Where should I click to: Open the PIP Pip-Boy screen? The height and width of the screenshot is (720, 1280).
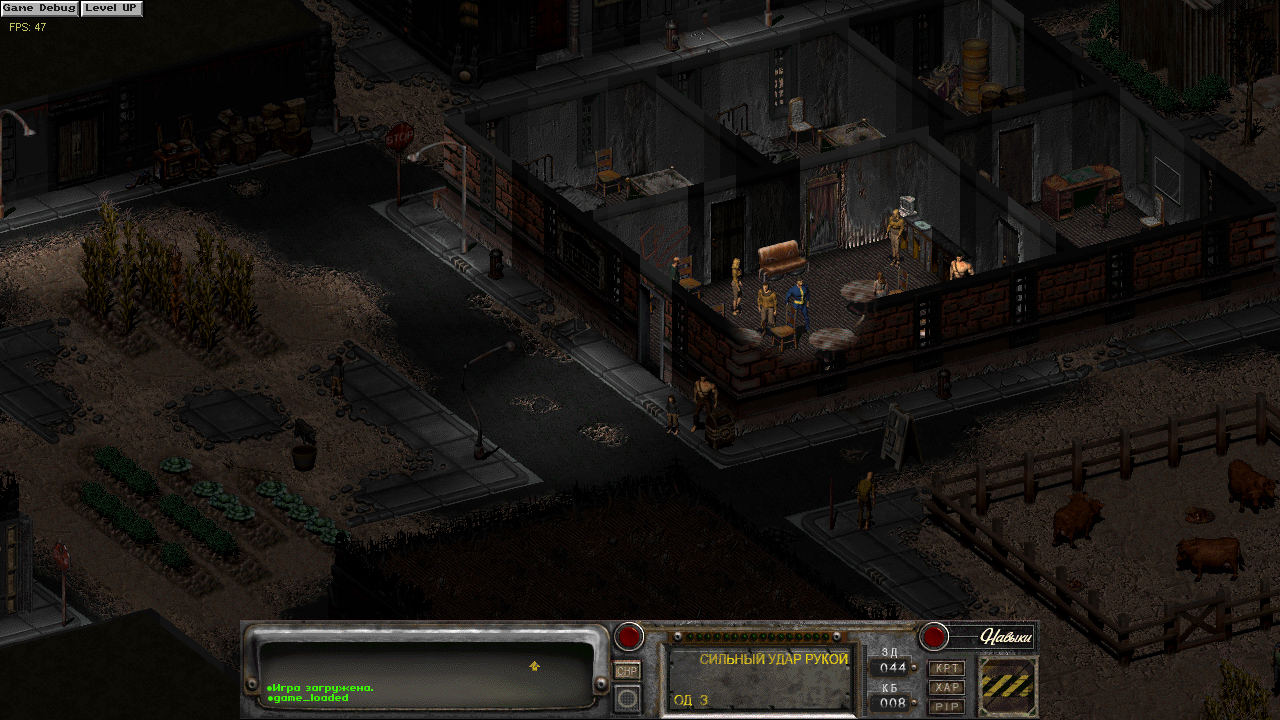pyautogui.click(x=946, y=706)
